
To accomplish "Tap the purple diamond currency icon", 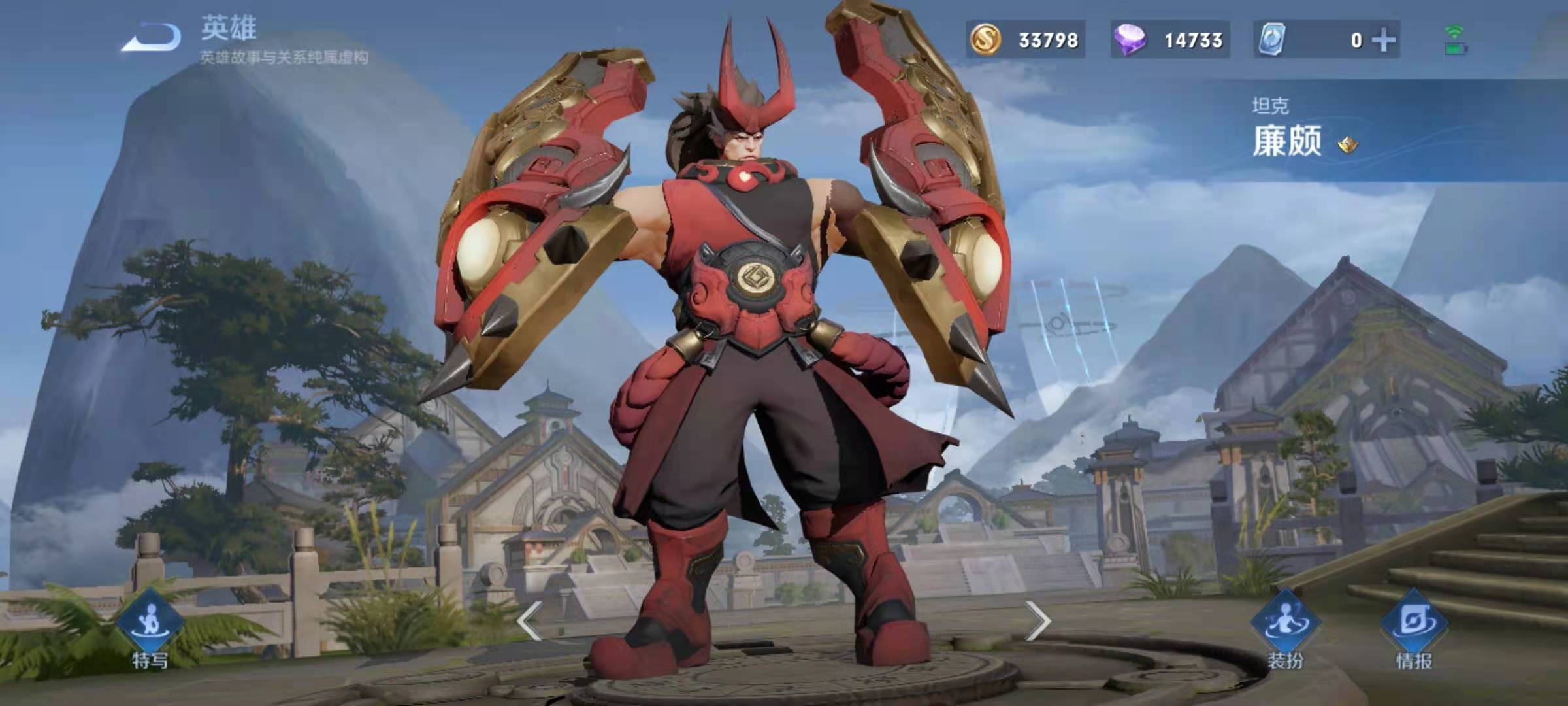I will (1130, 40).
